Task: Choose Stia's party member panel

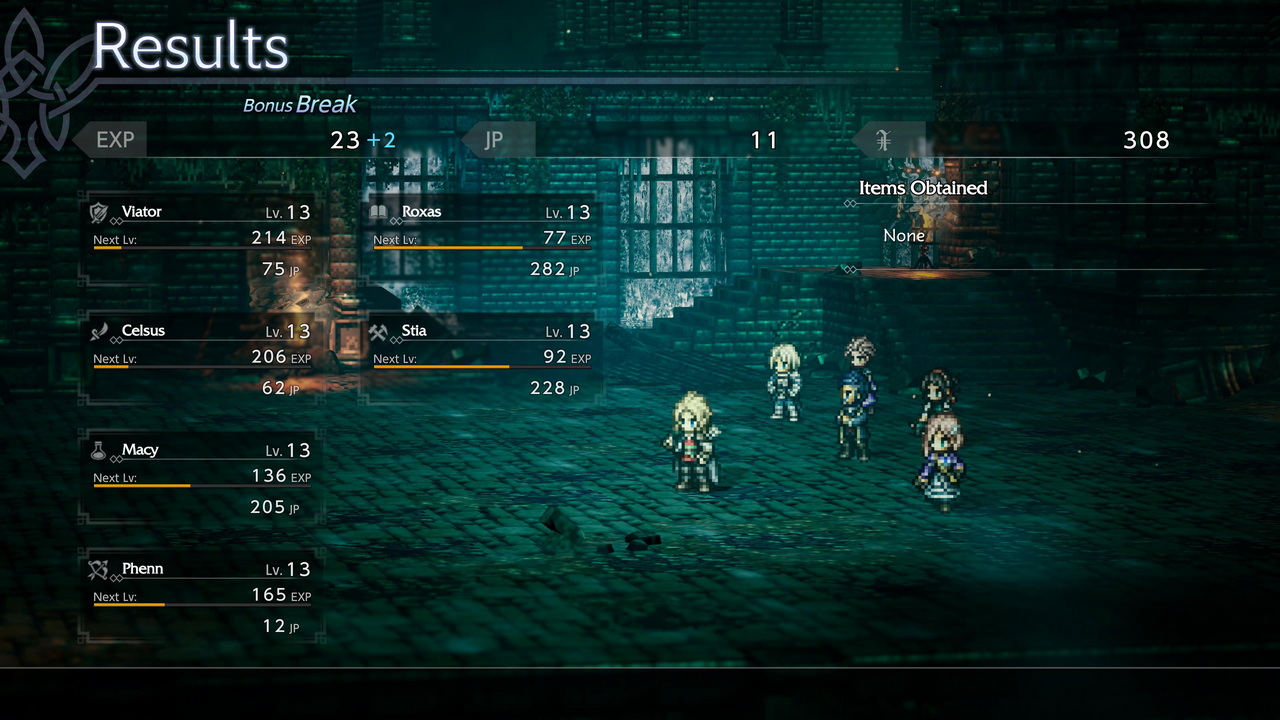Action: 481,359
